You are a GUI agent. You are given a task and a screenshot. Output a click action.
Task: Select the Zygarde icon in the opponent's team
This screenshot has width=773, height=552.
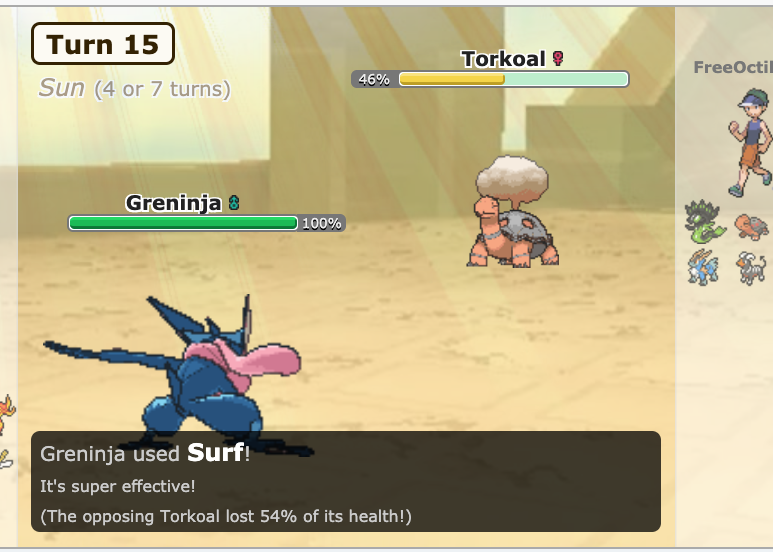pyautogui.click(x=703, y=221)
